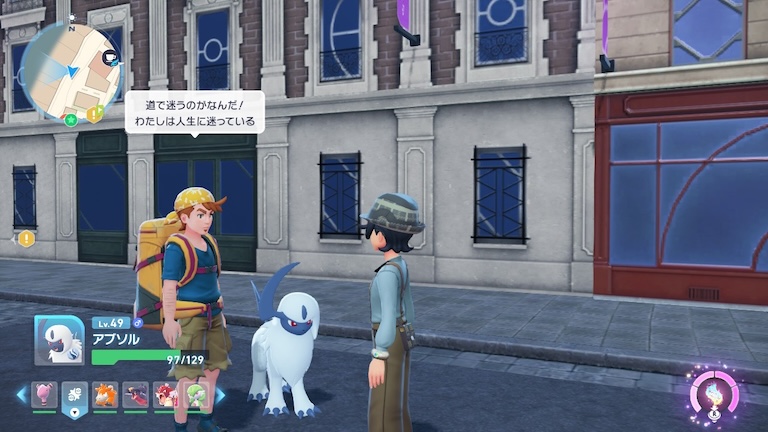The width and height of the screenshot is (768, 432).
Task: Activate the Mega Evolution energy gauge
Action: [x=712, y=392]
